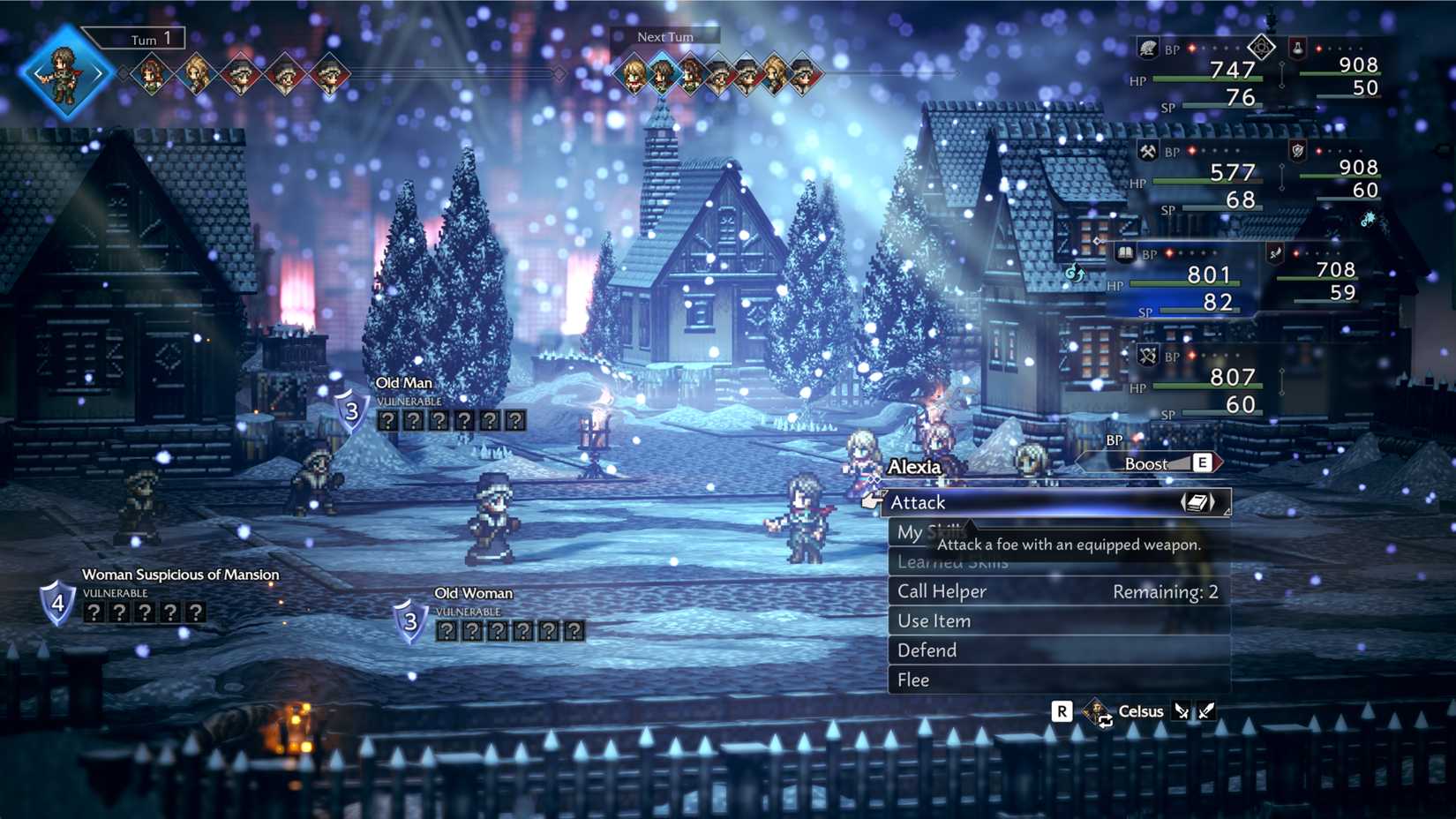Click the diamond eye emblem at top right
Screen dimensions: 1456x819
[1262, 48]
